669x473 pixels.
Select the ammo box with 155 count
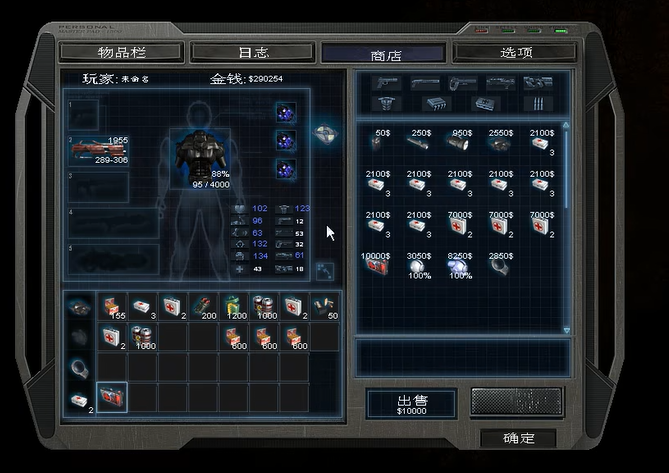pos(113,306)
